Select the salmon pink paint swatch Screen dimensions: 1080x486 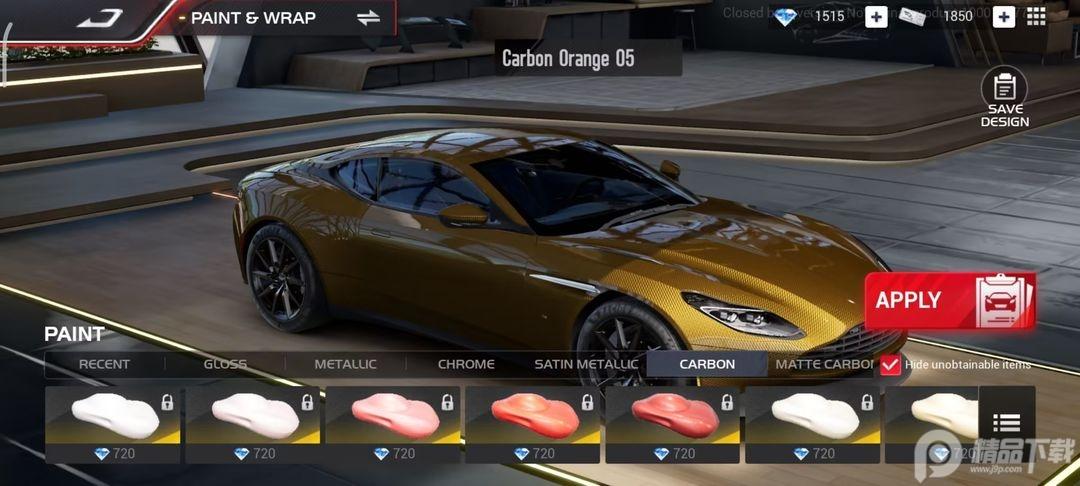pos(392,416)
